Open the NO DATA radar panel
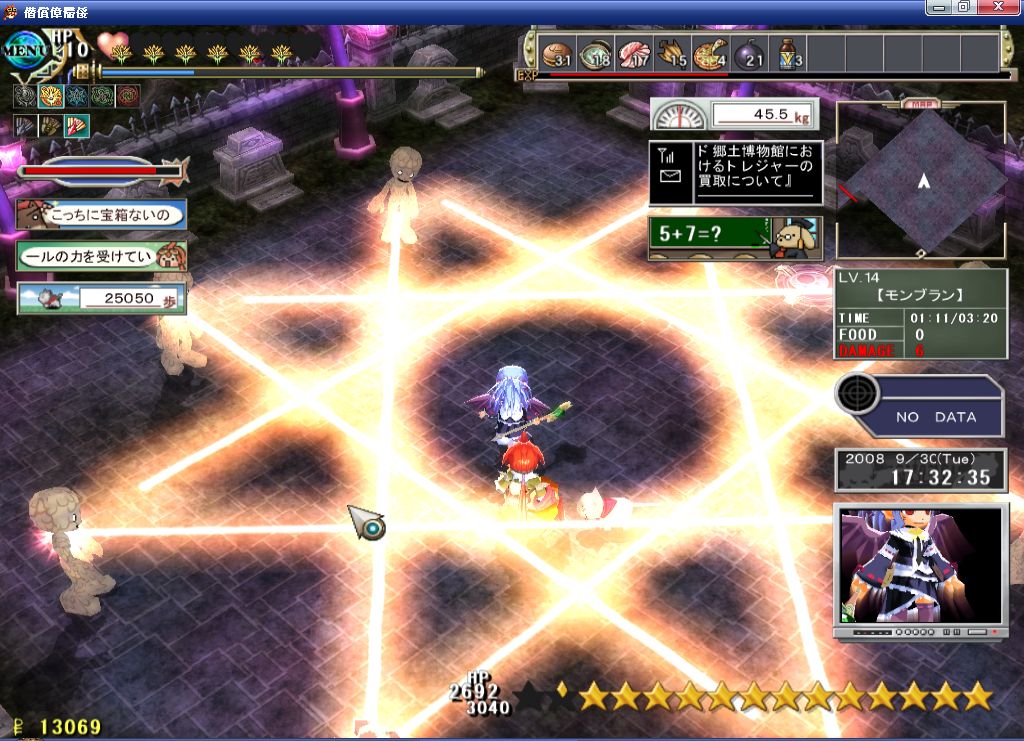Viewport: 1024px width, 741px height. click(x=920, y=406)
